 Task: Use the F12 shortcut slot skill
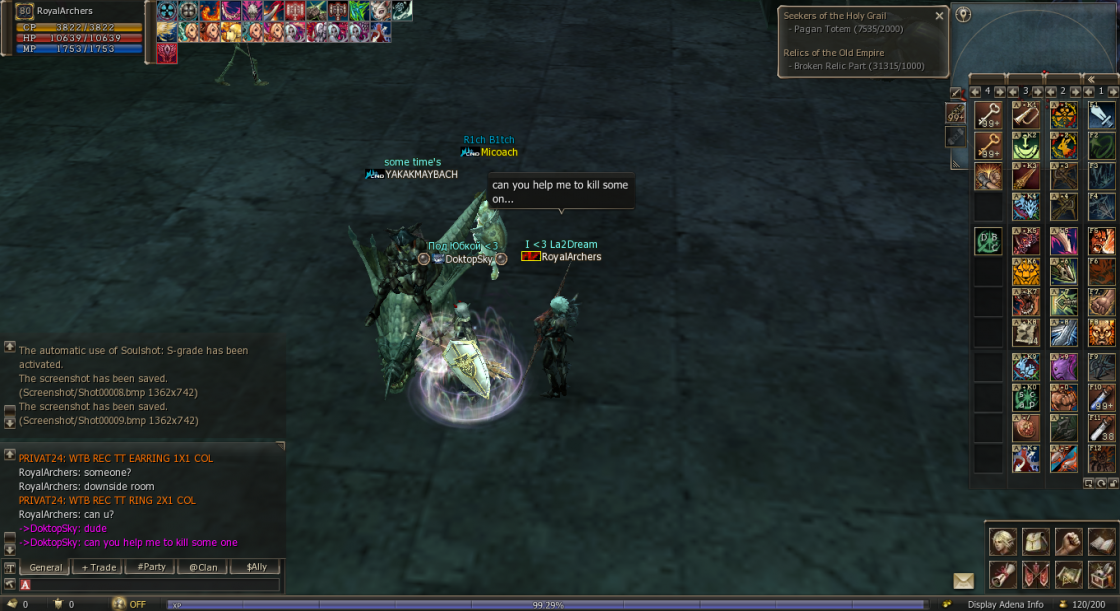click(1102, 458)
